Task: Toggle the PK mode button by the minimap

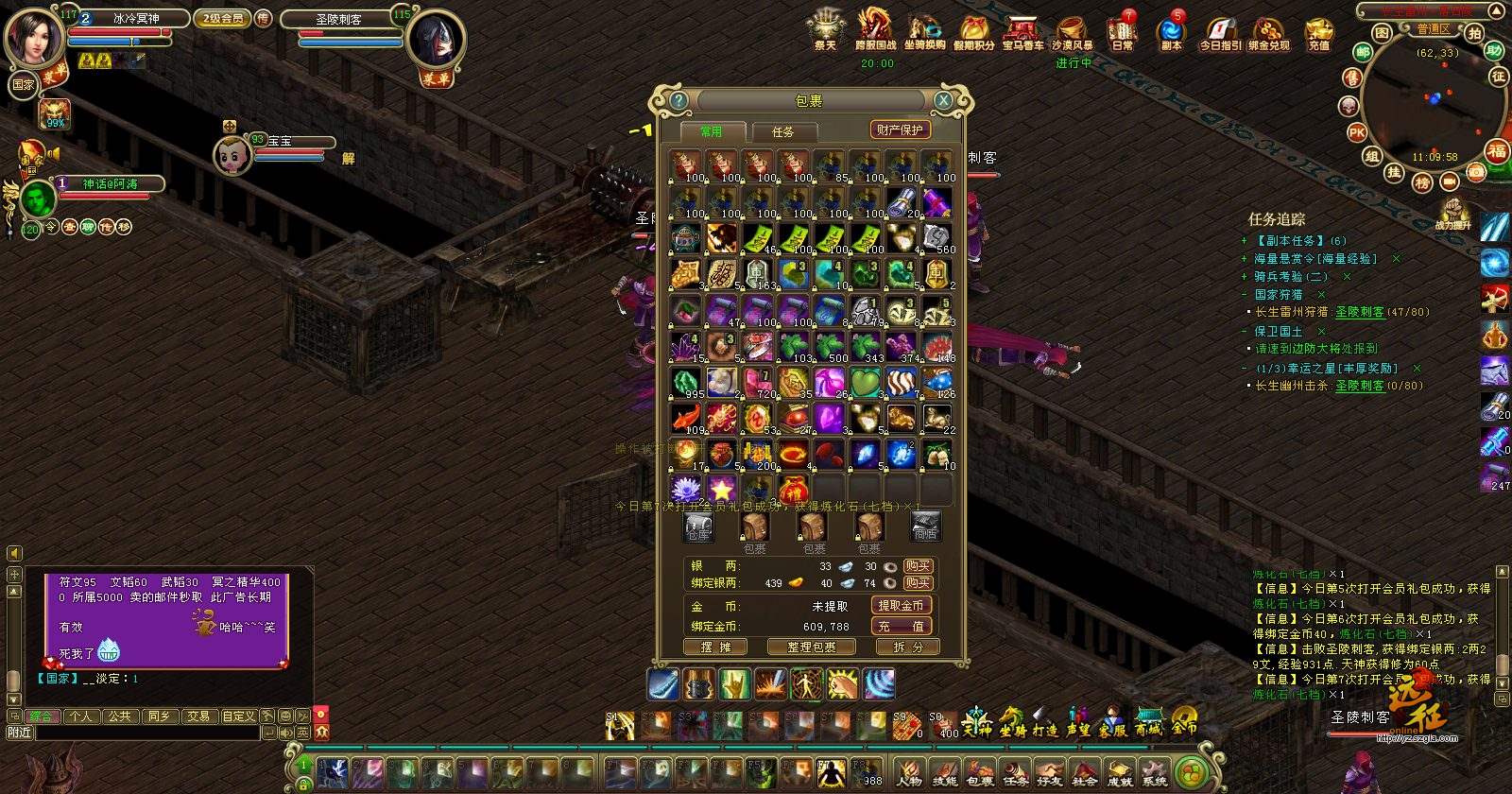Action: [1357, 132]
